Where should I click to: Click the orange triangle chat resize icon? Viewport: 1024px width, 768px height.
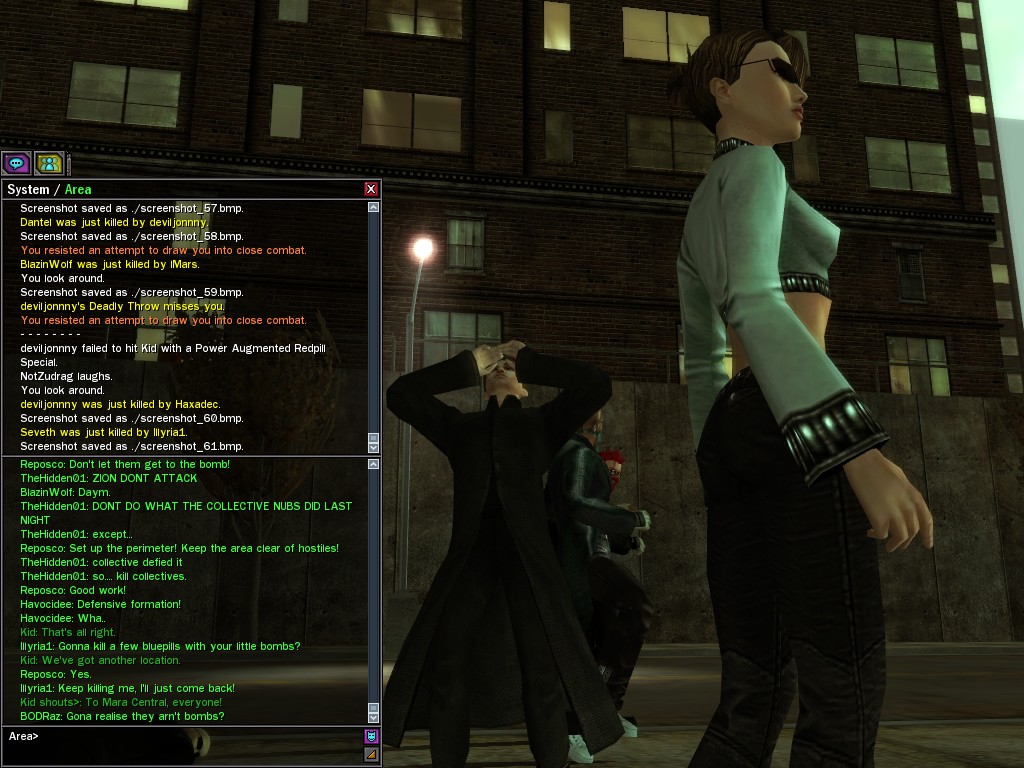coord(371,754)
